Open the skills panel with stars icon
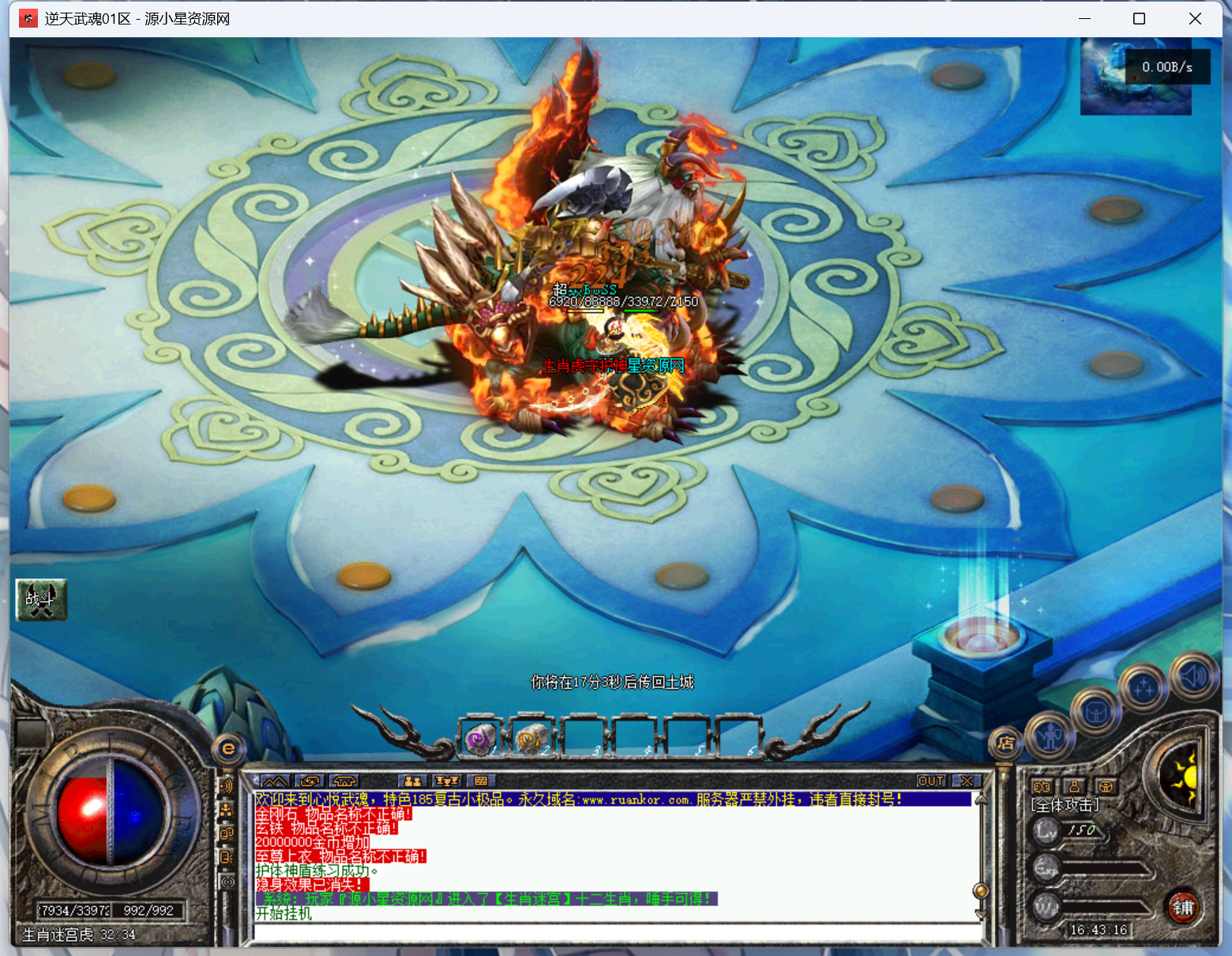This screenshot has height=956, width=1232. [1143, 688]
